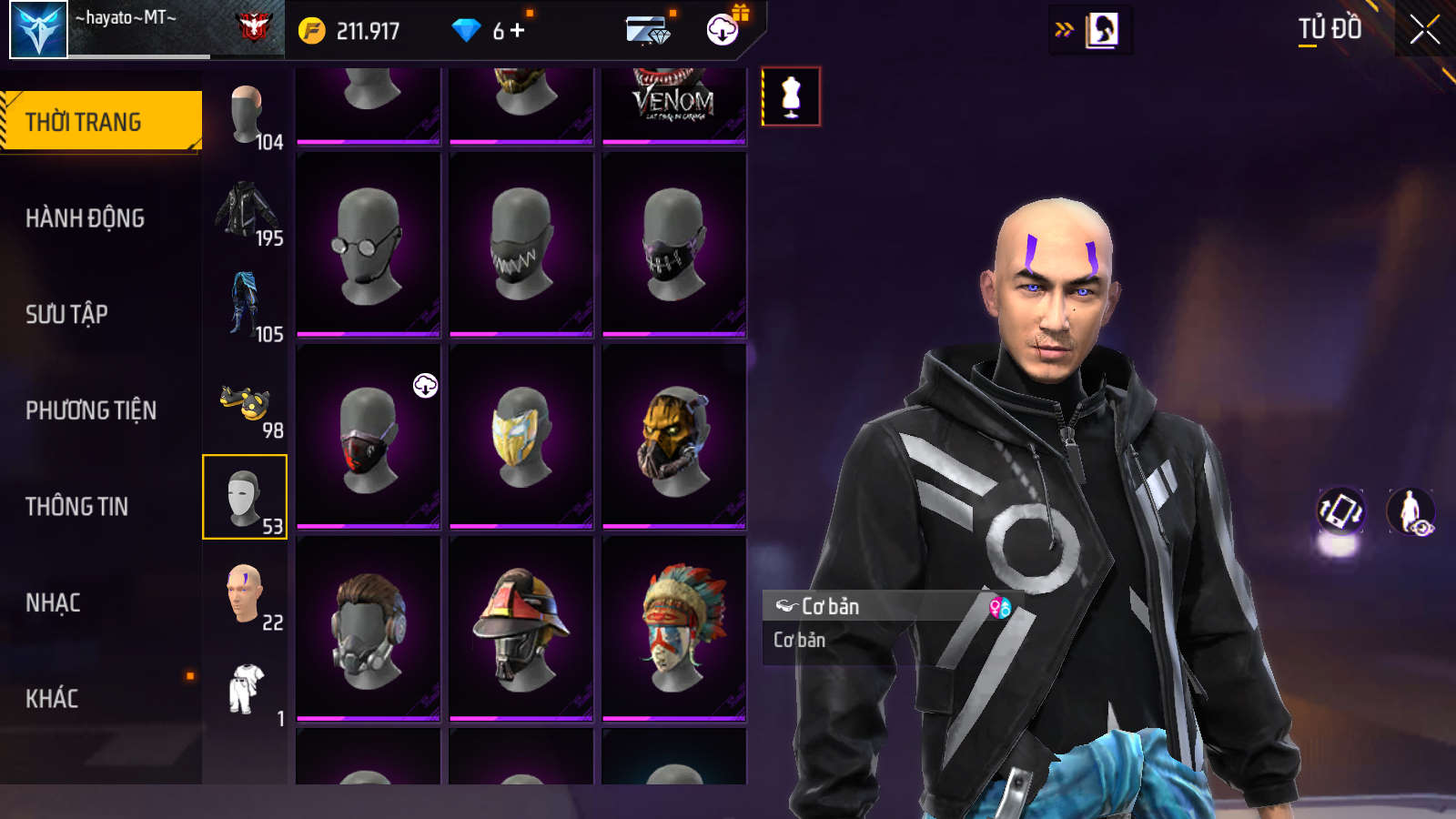Download the red and black mask
This screenshot has width=1456, height=819.
(425, 385)
